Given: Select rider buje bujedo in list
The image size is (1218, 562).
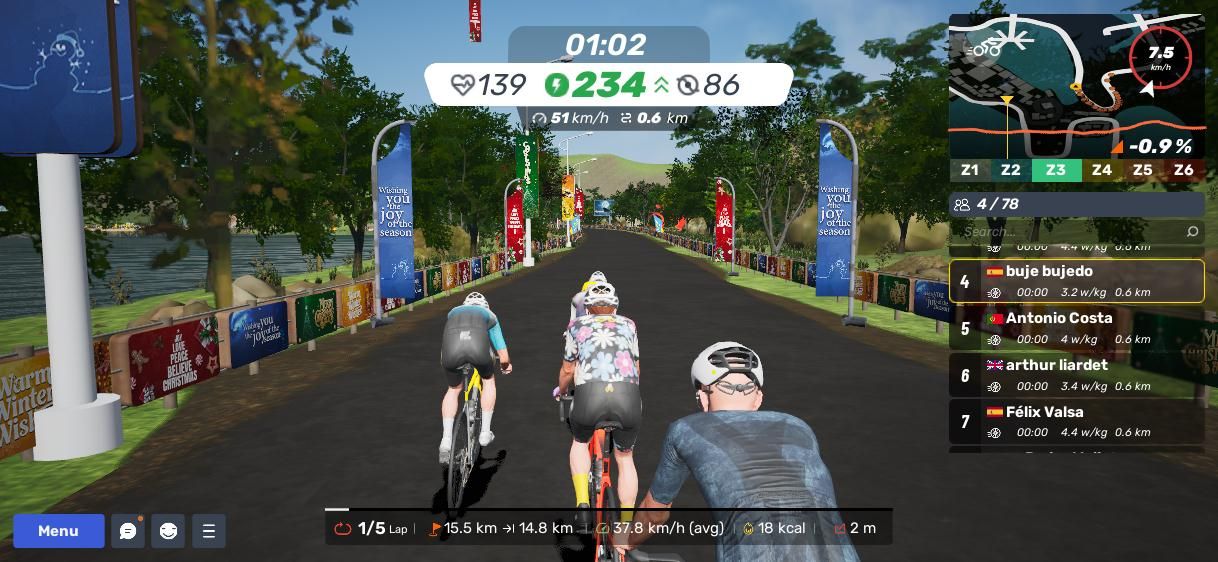Looking at the screenshot, I should tap(1076, 281).
